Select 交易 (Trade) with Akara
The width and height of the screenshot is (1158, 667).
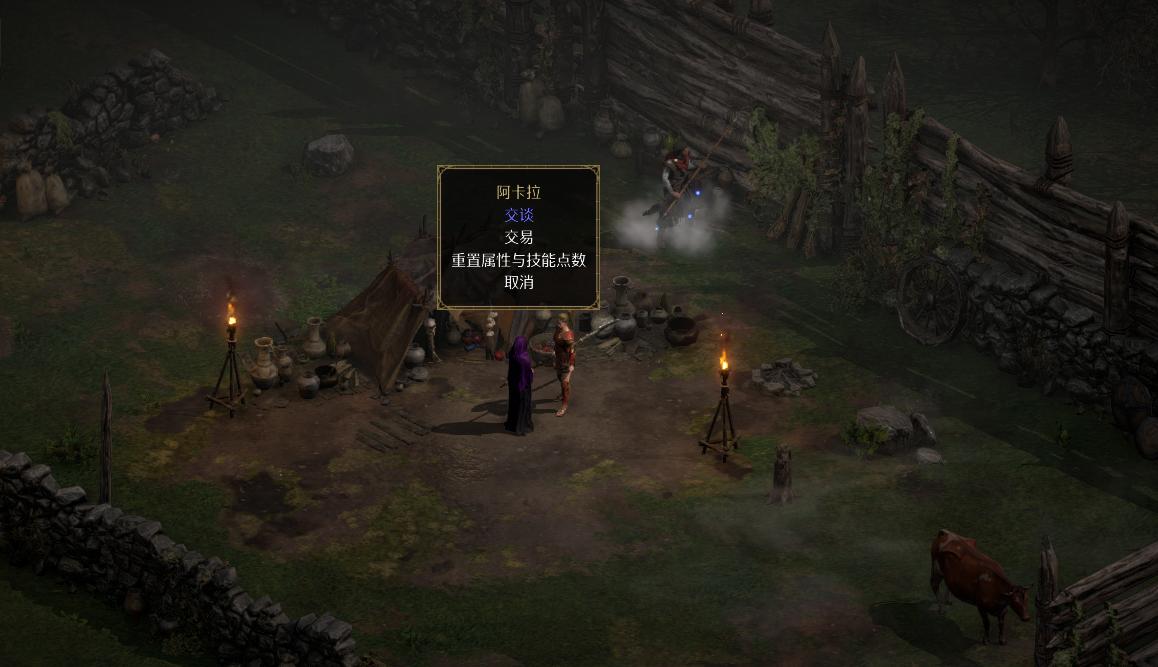518,237
